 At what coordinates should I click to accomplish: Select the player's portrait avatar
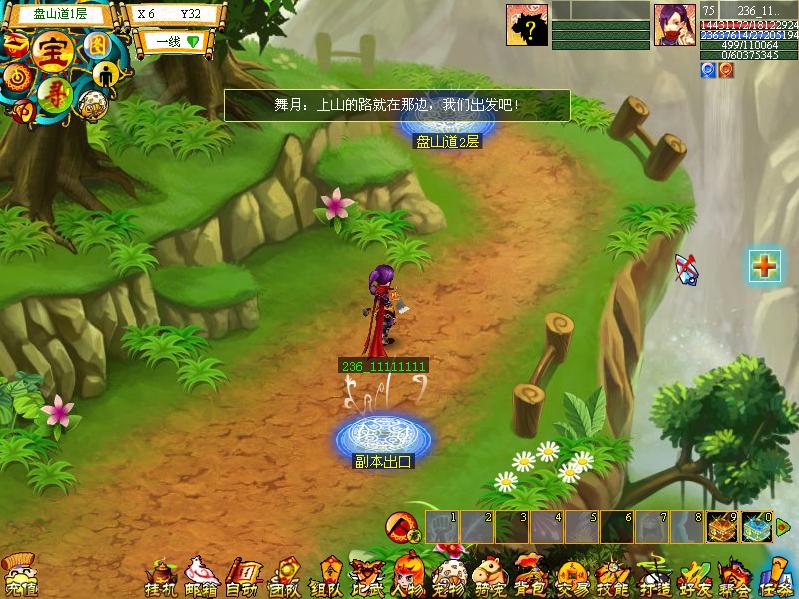675,24
